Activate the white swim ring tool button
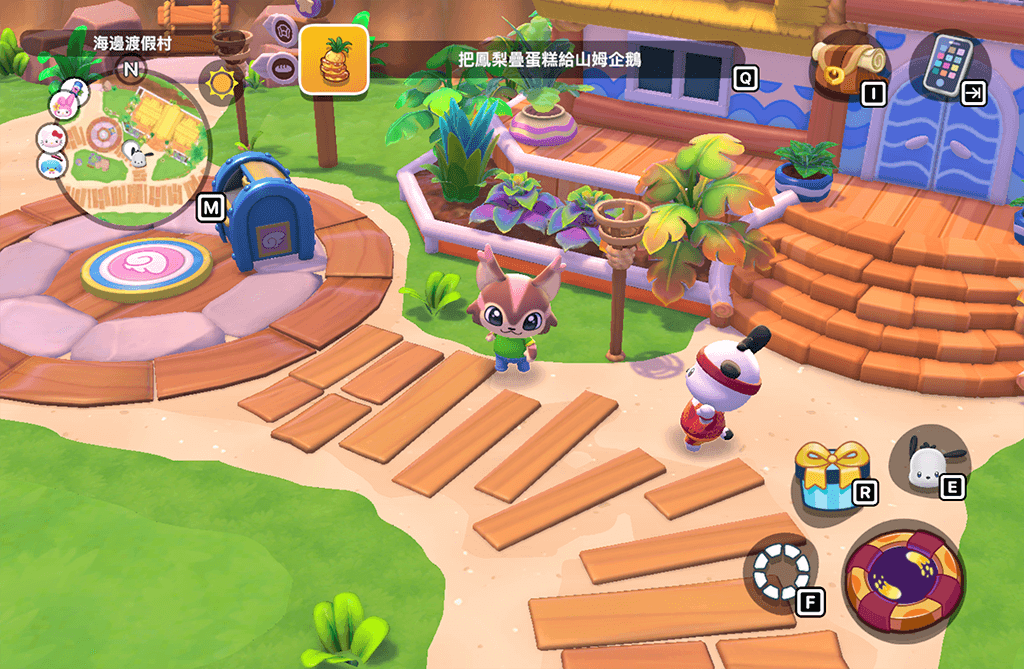 [x=781, y=573]
